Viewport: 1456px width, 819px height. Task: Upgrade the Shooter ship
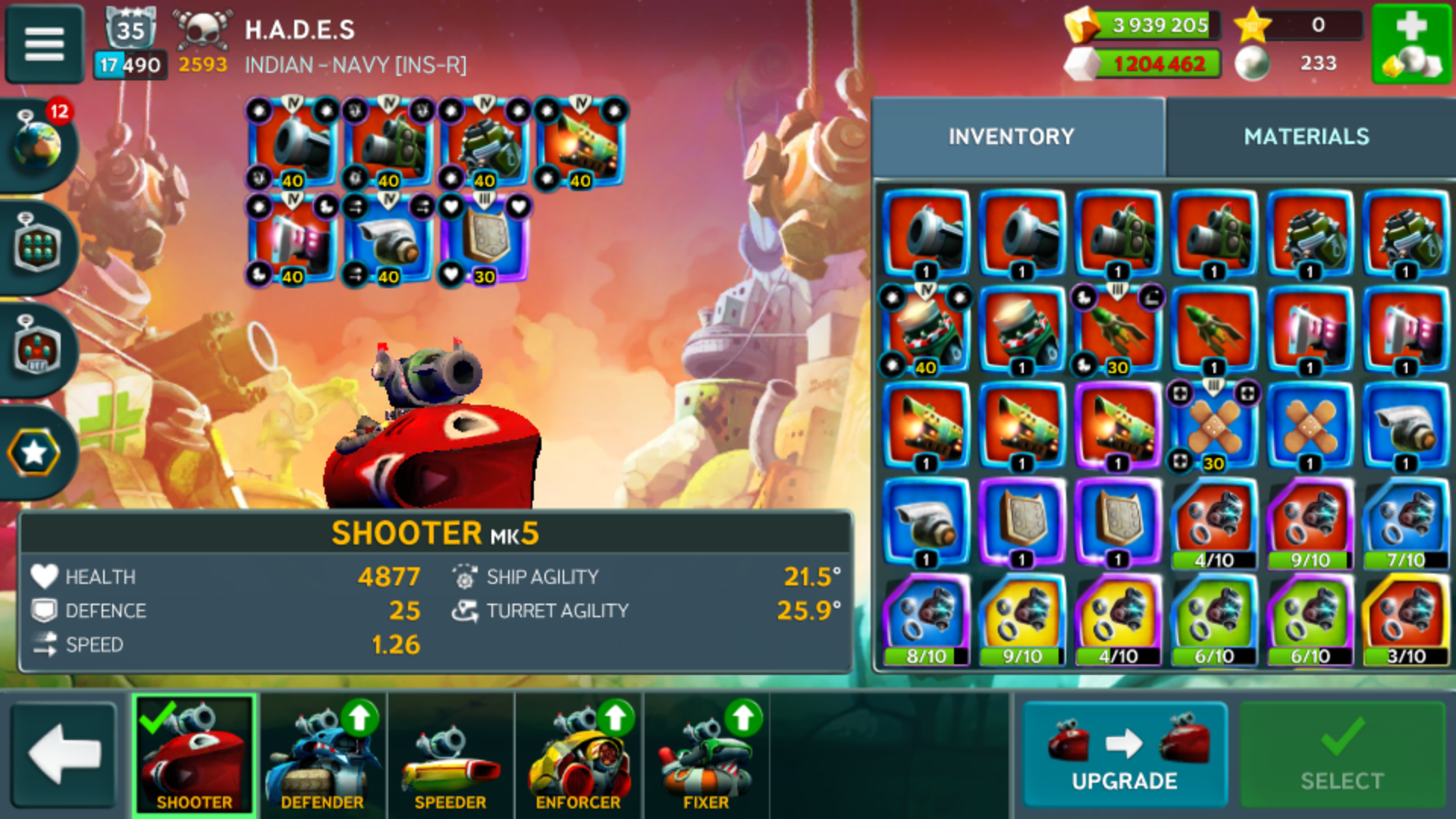point(1124,755)
